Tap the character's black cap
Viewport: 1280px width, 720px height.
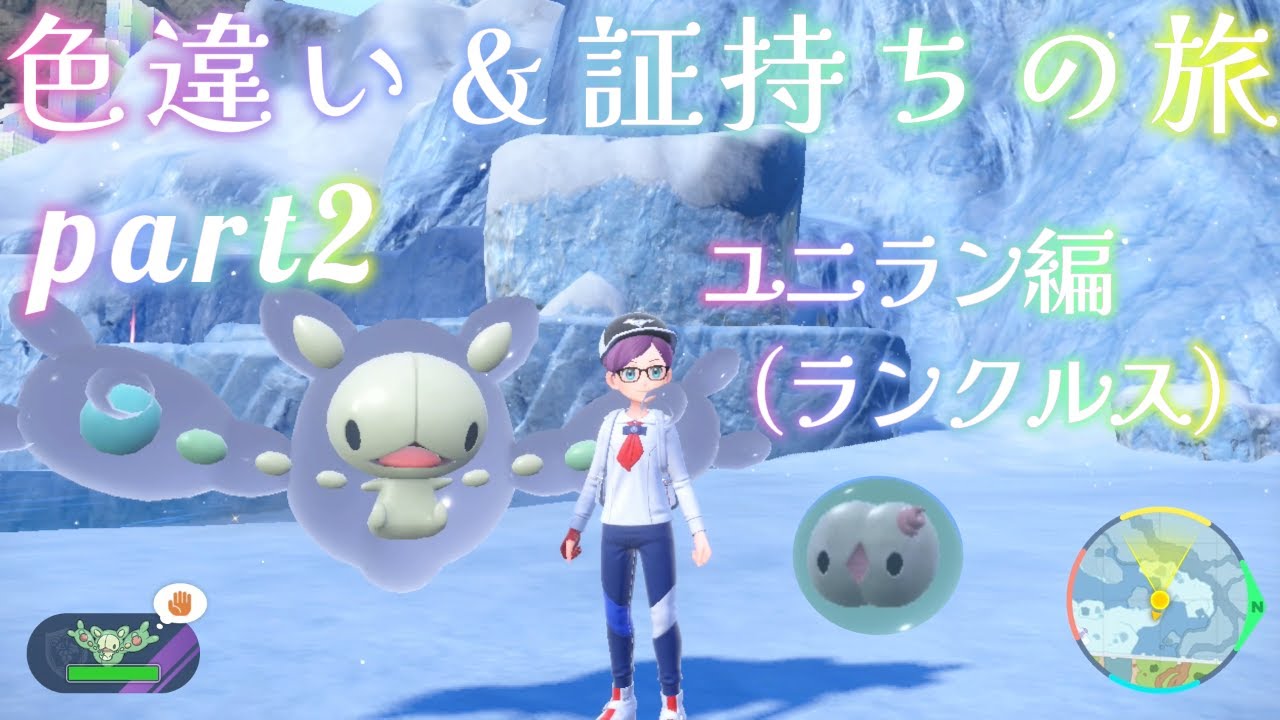(x=637, y=326)
